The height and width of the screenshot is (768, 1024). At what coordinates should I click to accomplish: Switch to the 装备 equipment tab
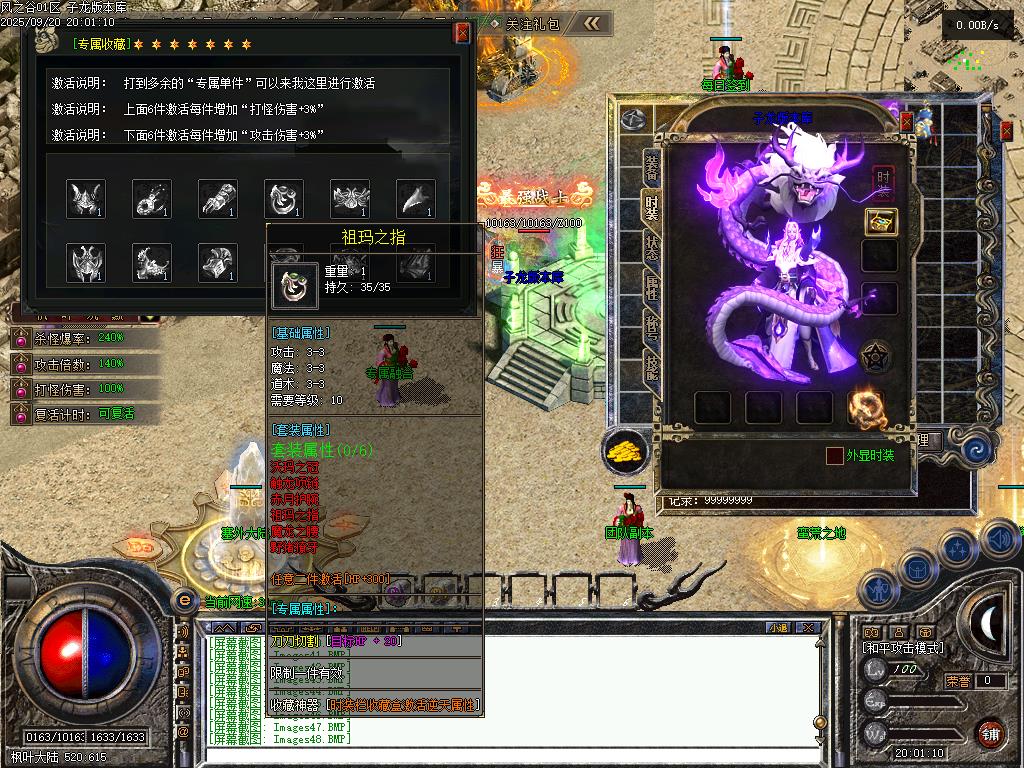[651, 167]
